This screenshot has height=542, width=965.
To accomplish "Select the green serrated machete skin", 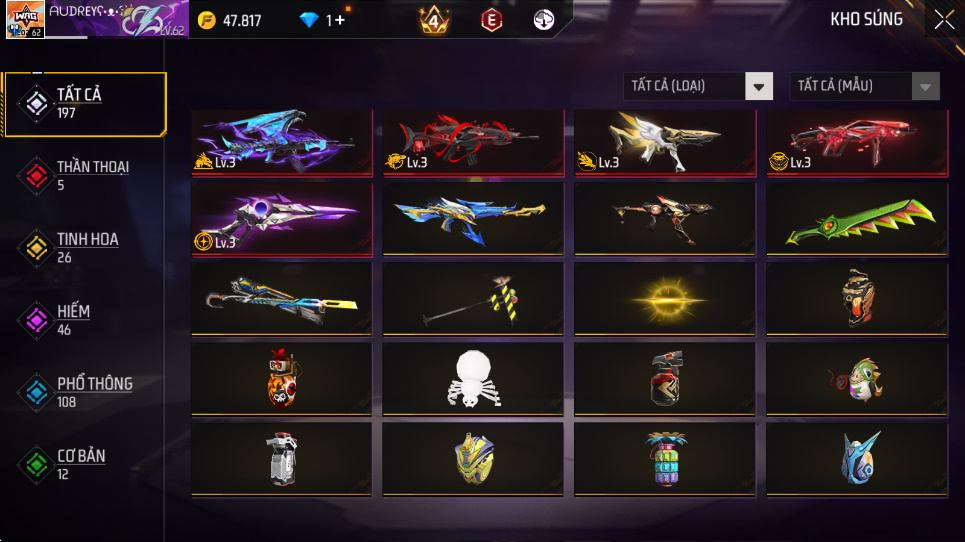I will pyautogui.click(x=856, y=220).
